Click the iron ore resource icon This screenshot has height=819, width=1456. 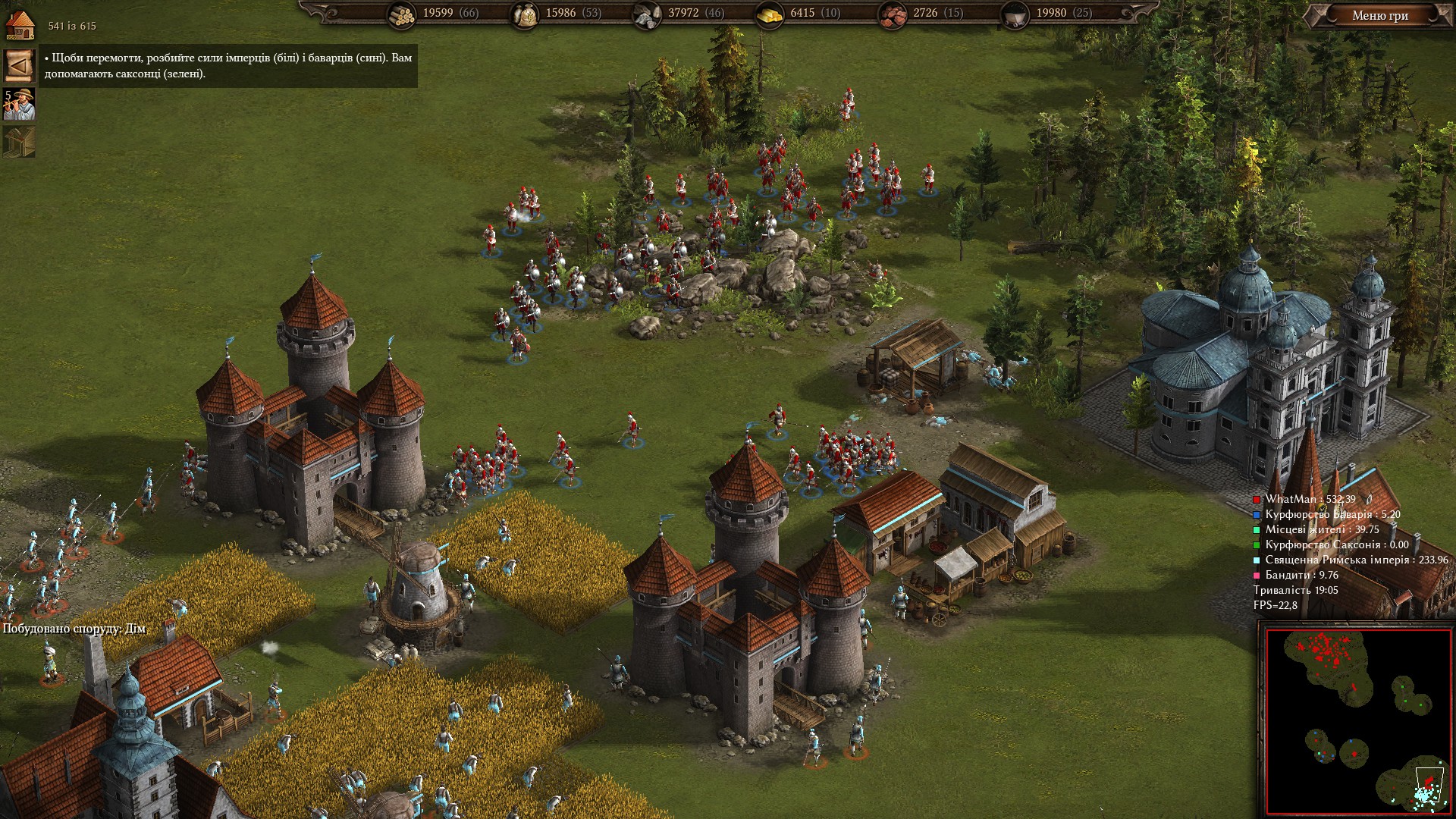(x=892, y=14)
